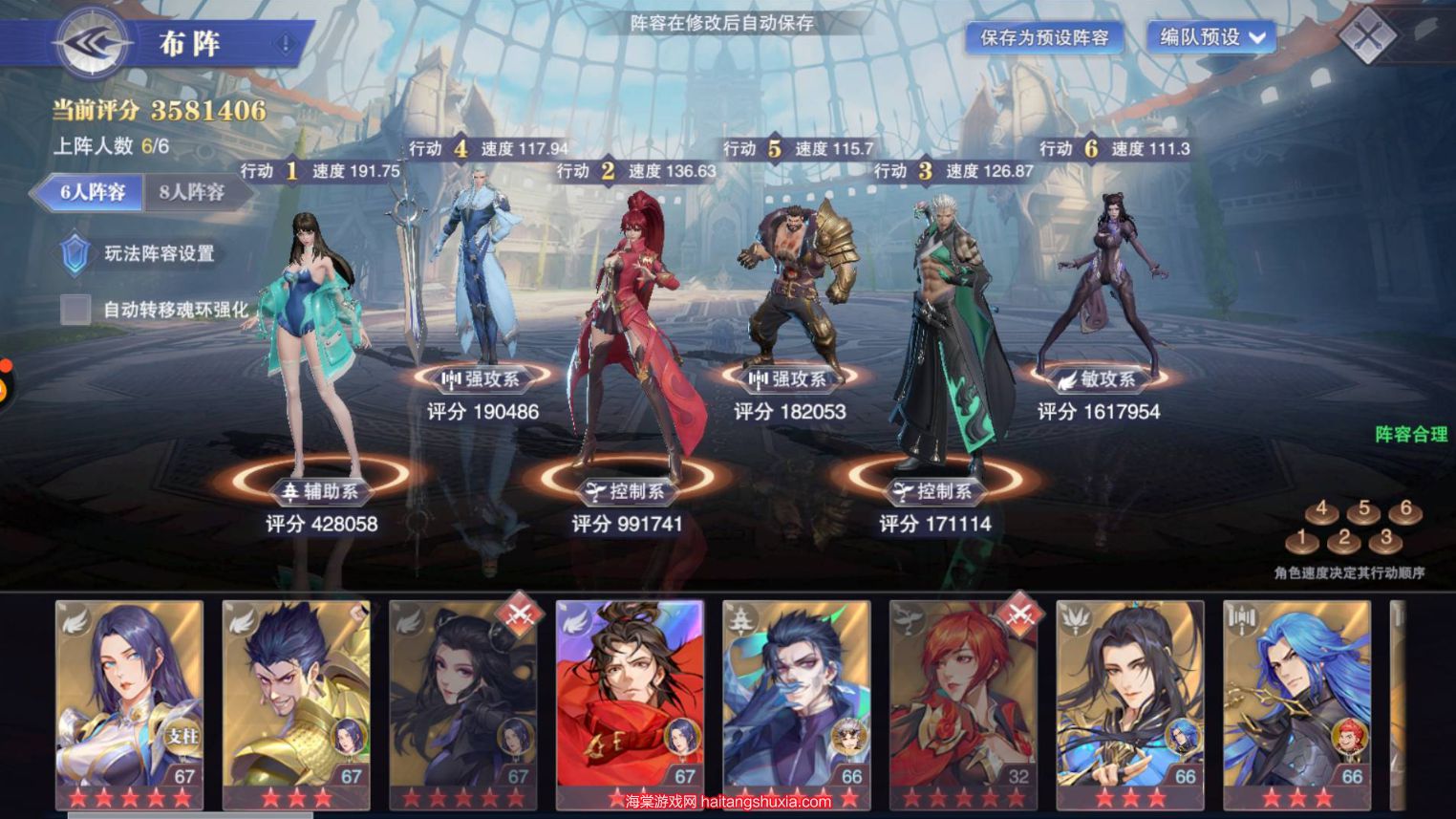1456x819 pixels.
Task: Switch to the 6人阵容 tab
Action: [x=92, y=192]
